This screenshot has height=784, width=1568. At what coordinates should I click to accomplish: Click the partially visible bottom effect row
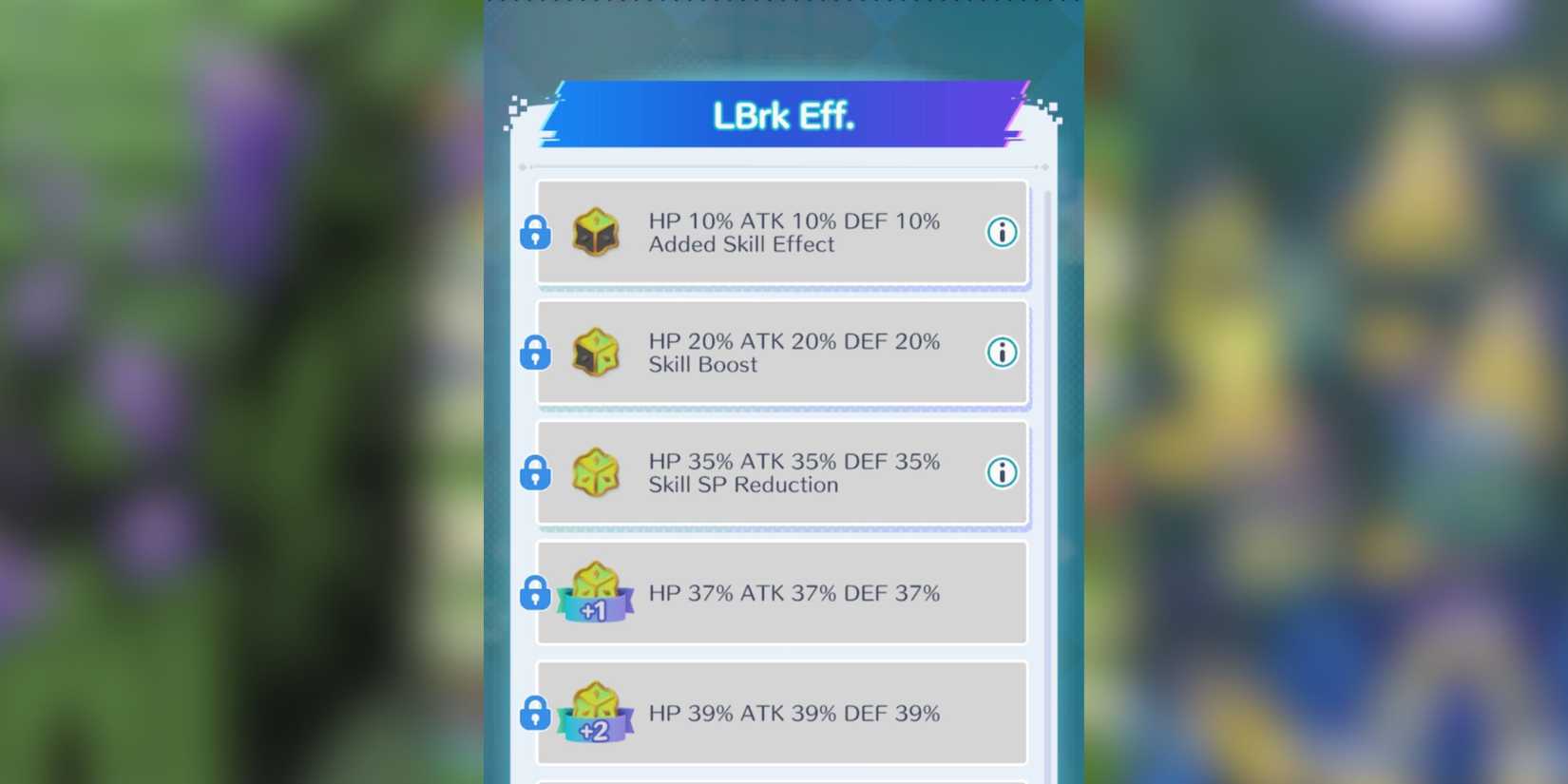click(x=784, y=779)
